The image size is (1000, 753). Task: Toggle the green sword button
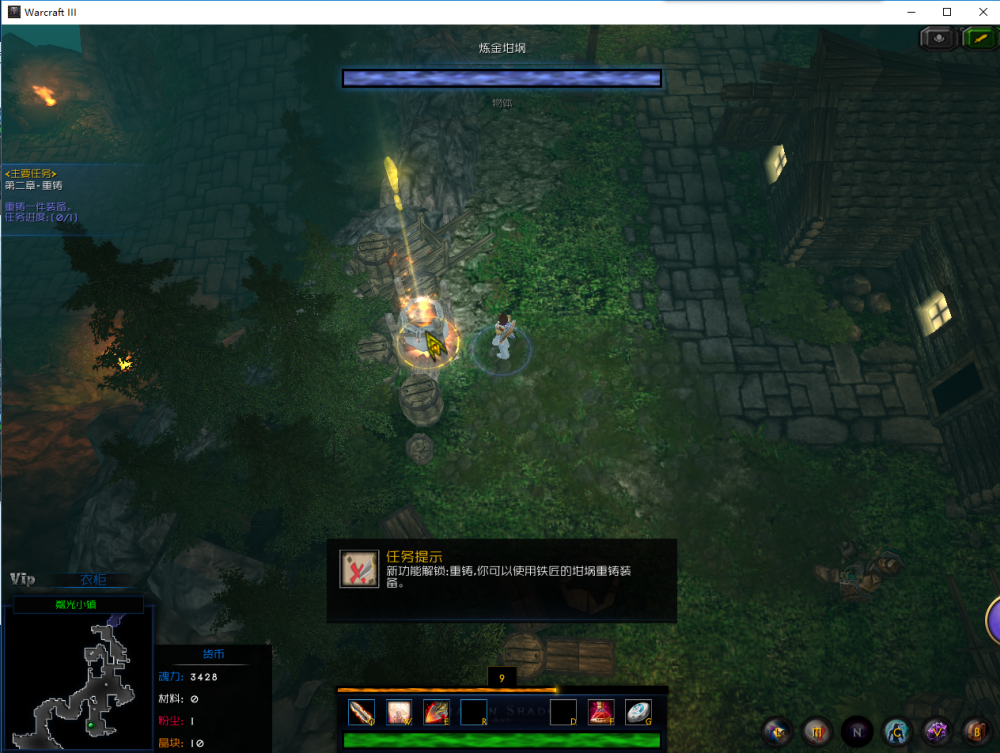coord(978,38)
